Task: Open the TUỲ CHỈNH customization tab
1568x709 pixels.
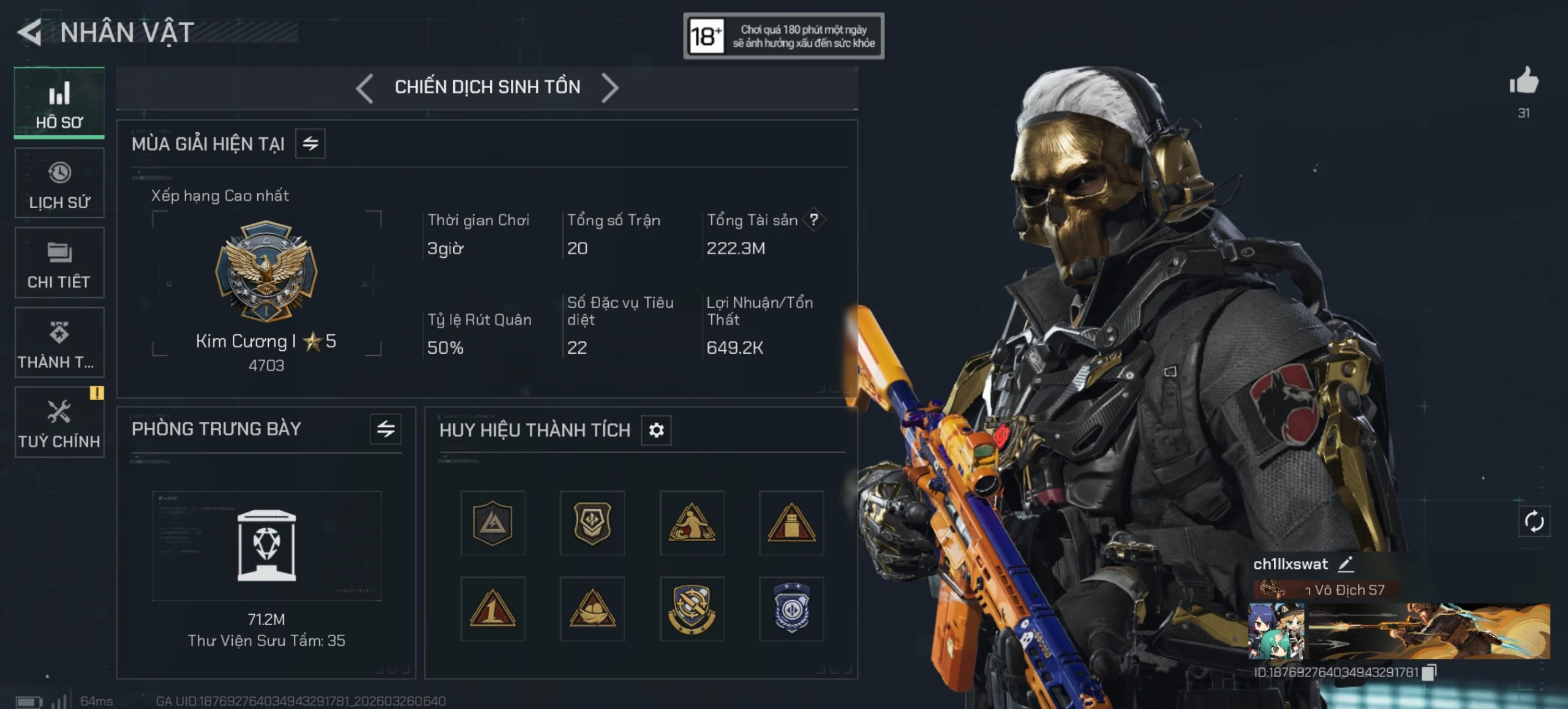Action: click(59, 422)
